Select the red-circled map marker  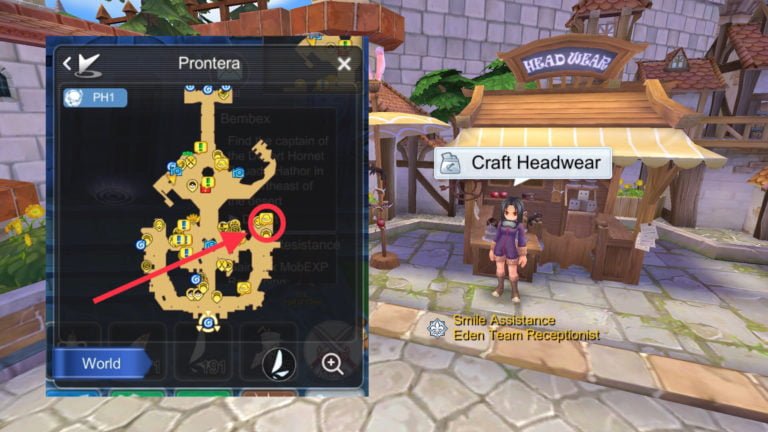[x=264, y=224]
